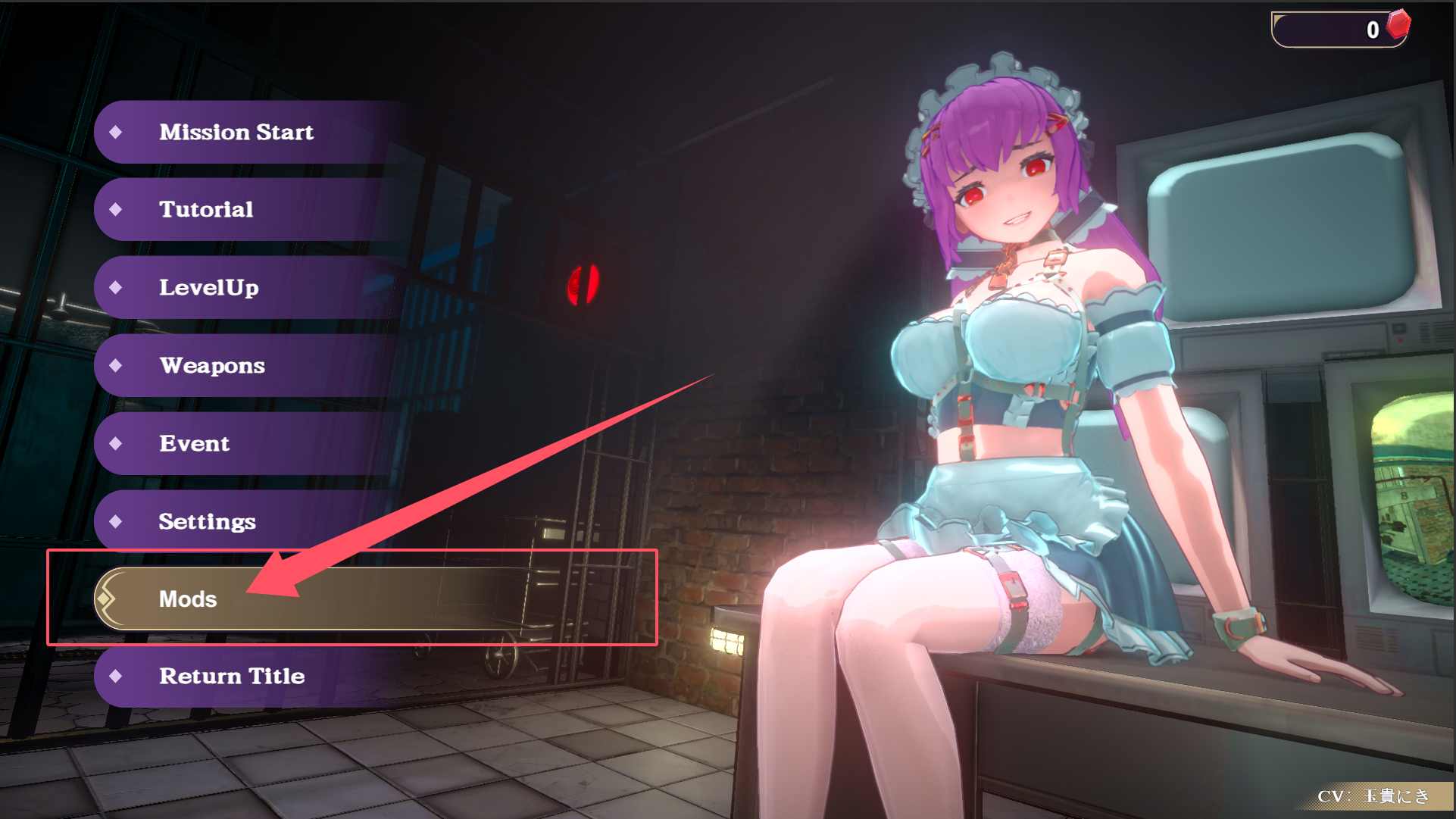The image size is (1456, 819).
Task: Click the diamond icon next to Settings
Action: (117, 522)
